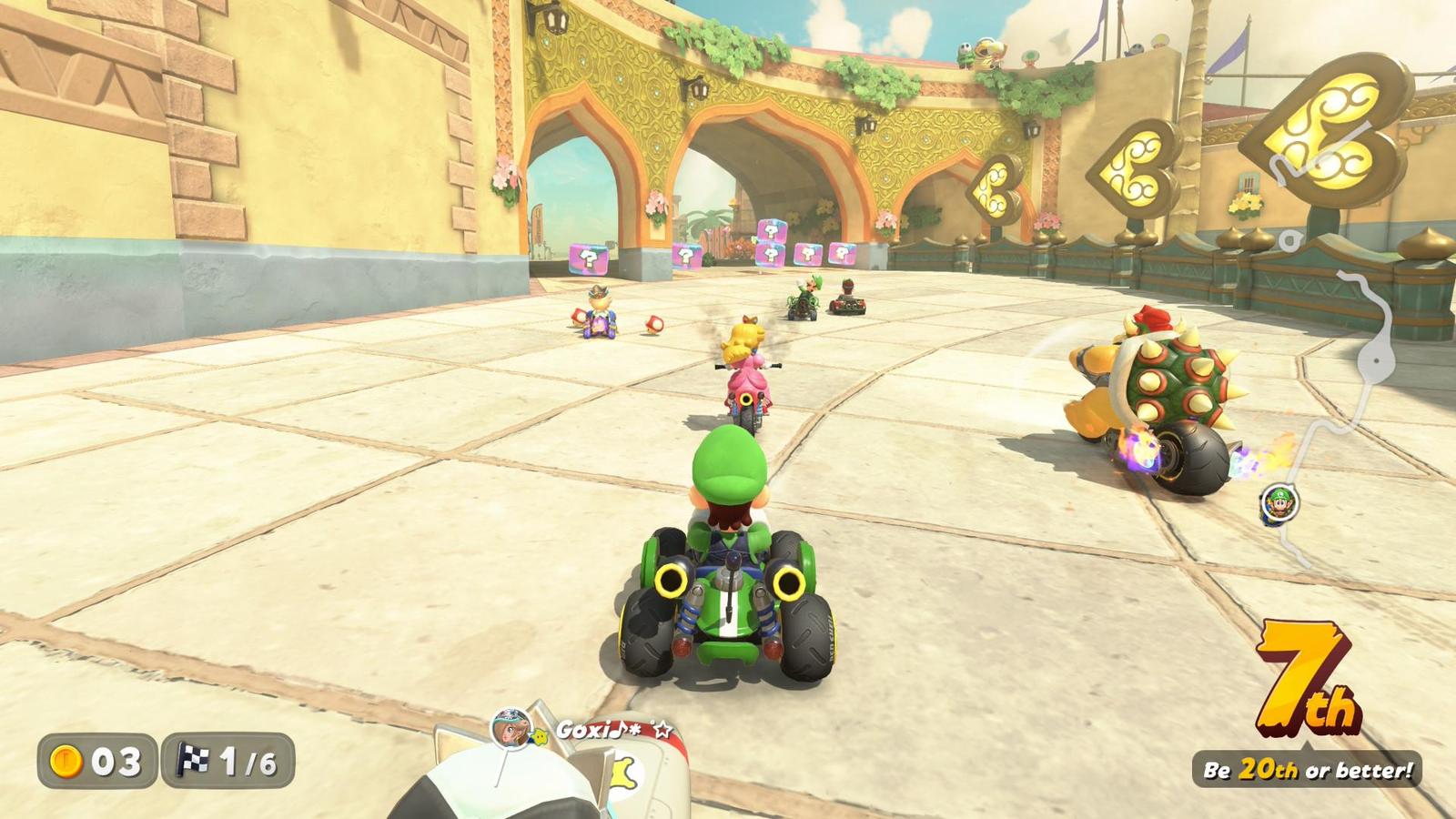The width and height of the screenshot is (1456, 819).
Task: Select the Goxi player avatar badge
Action: pyautogui.click(x=510, y=728)
